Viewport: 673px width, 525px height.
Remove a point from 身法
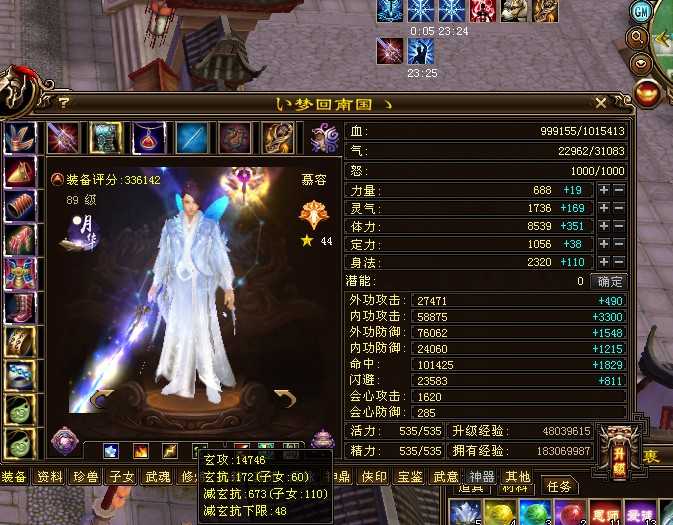pyautogui.click(x=619, y=262)
